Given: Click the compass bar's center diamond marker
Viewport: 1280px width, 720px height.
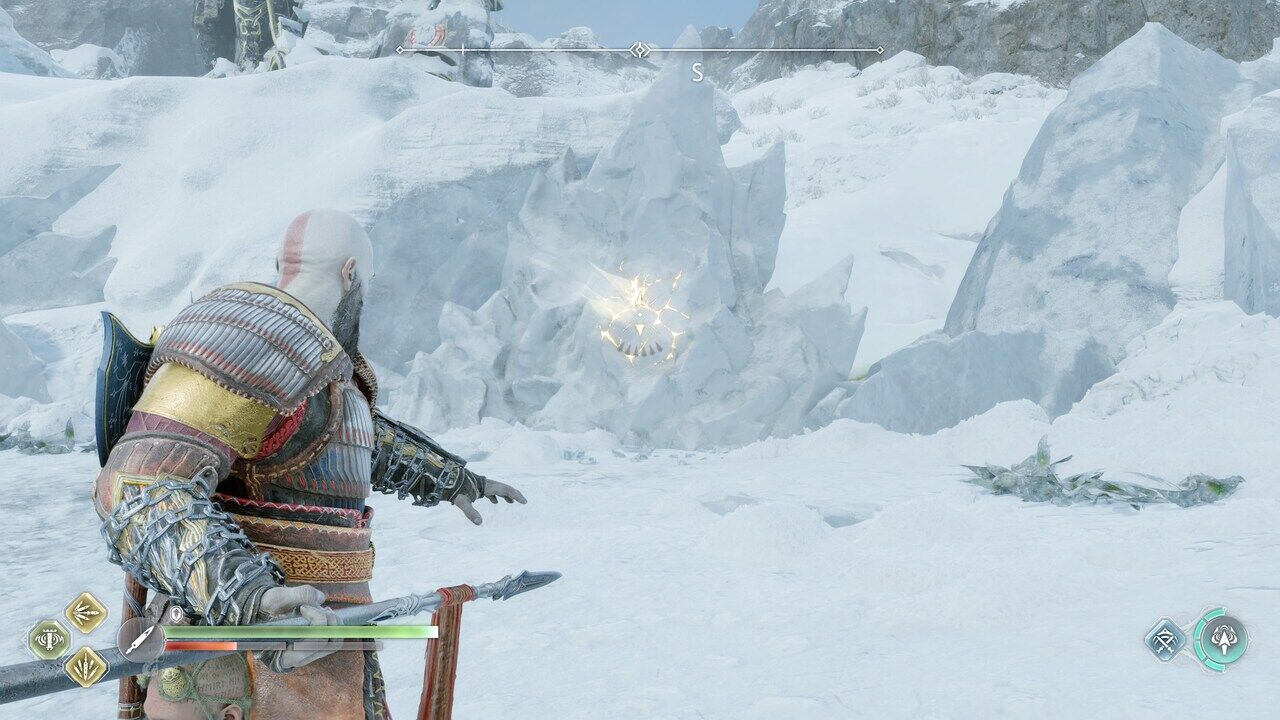Looking at the screenshot, I should (640, 50).
